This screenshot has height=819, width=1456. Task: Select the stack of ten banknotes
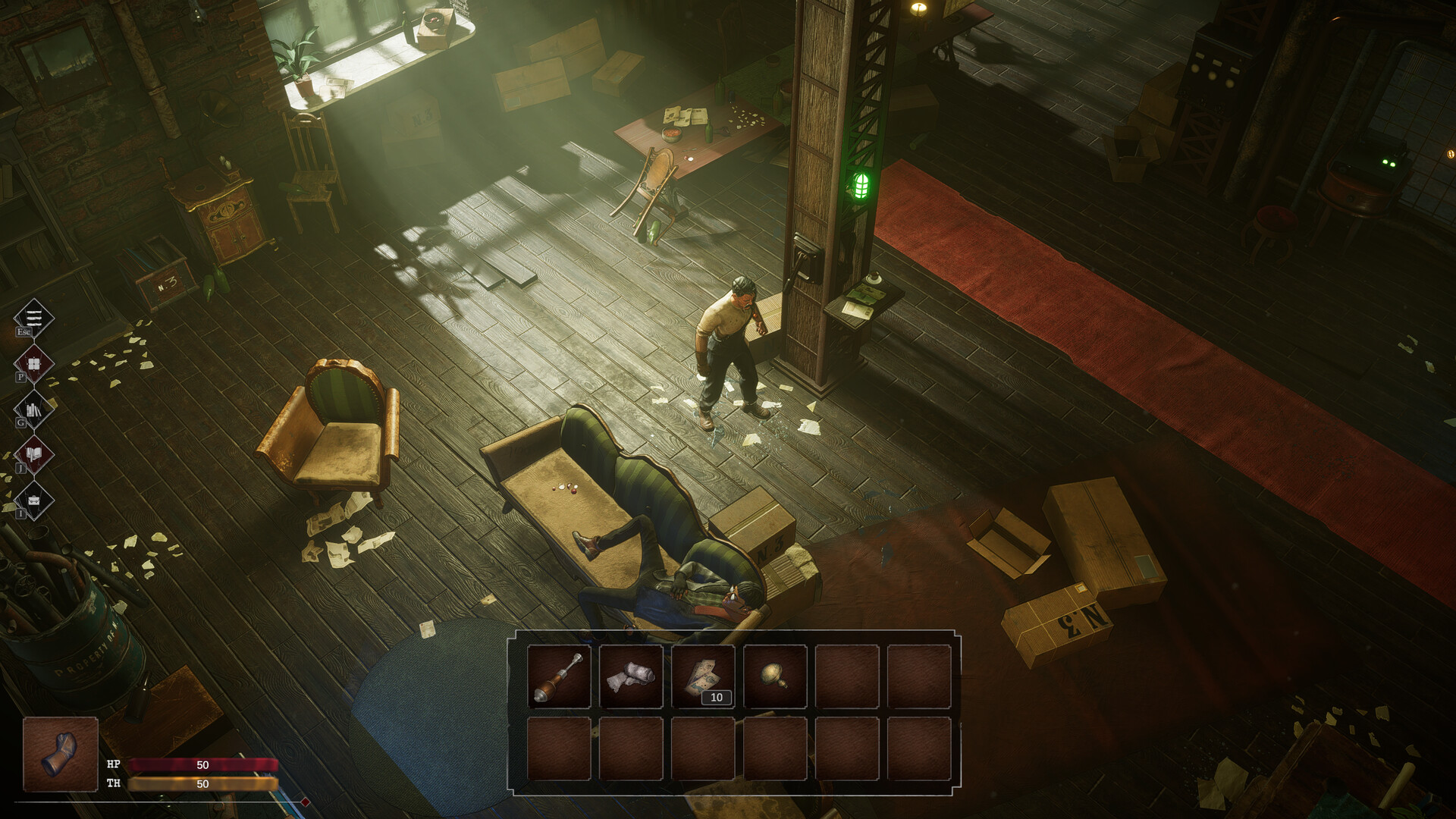(x=703, y=676)
